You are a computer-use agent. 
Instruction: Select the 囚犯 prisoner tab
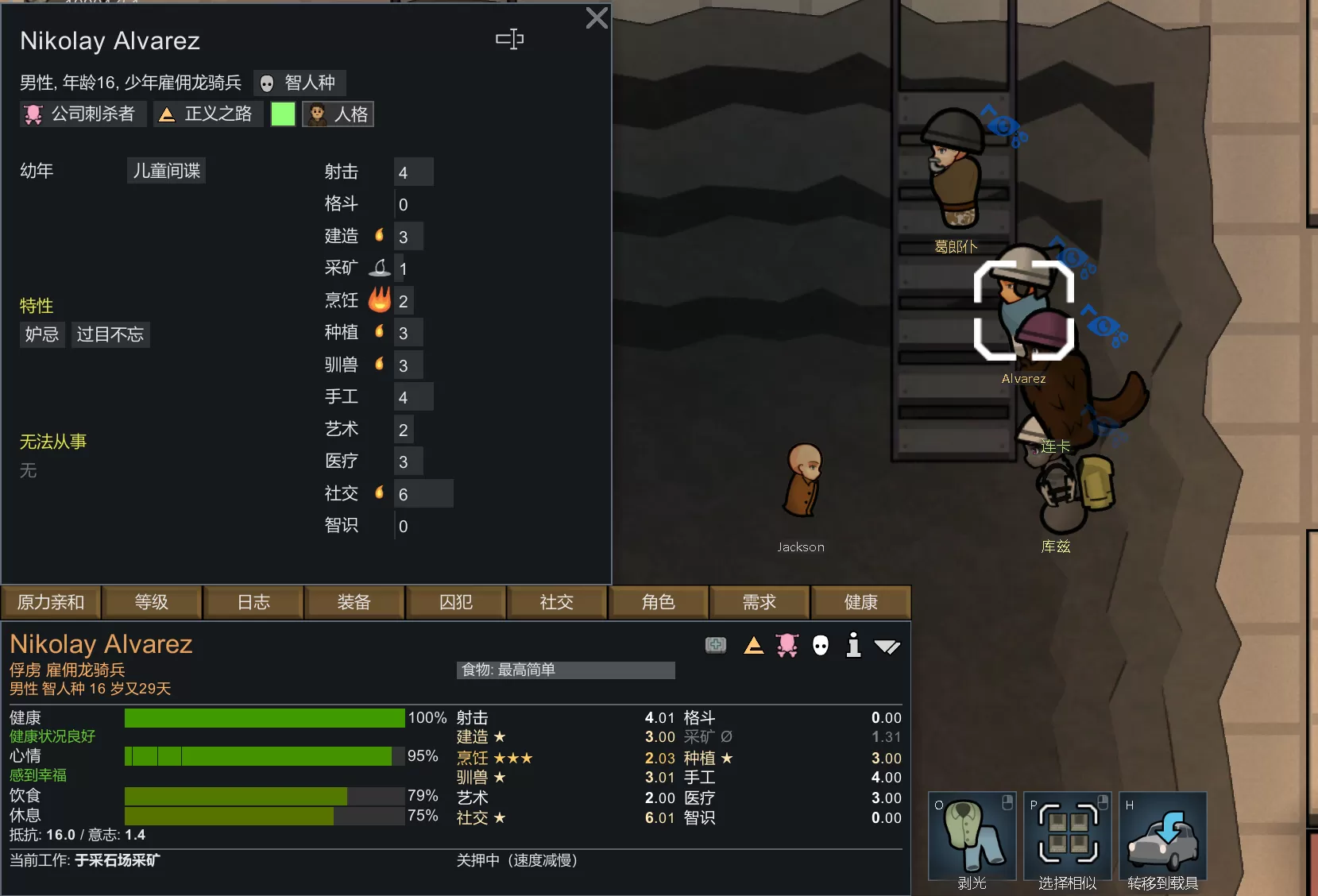pyautogui.click(x=456, y=603)
